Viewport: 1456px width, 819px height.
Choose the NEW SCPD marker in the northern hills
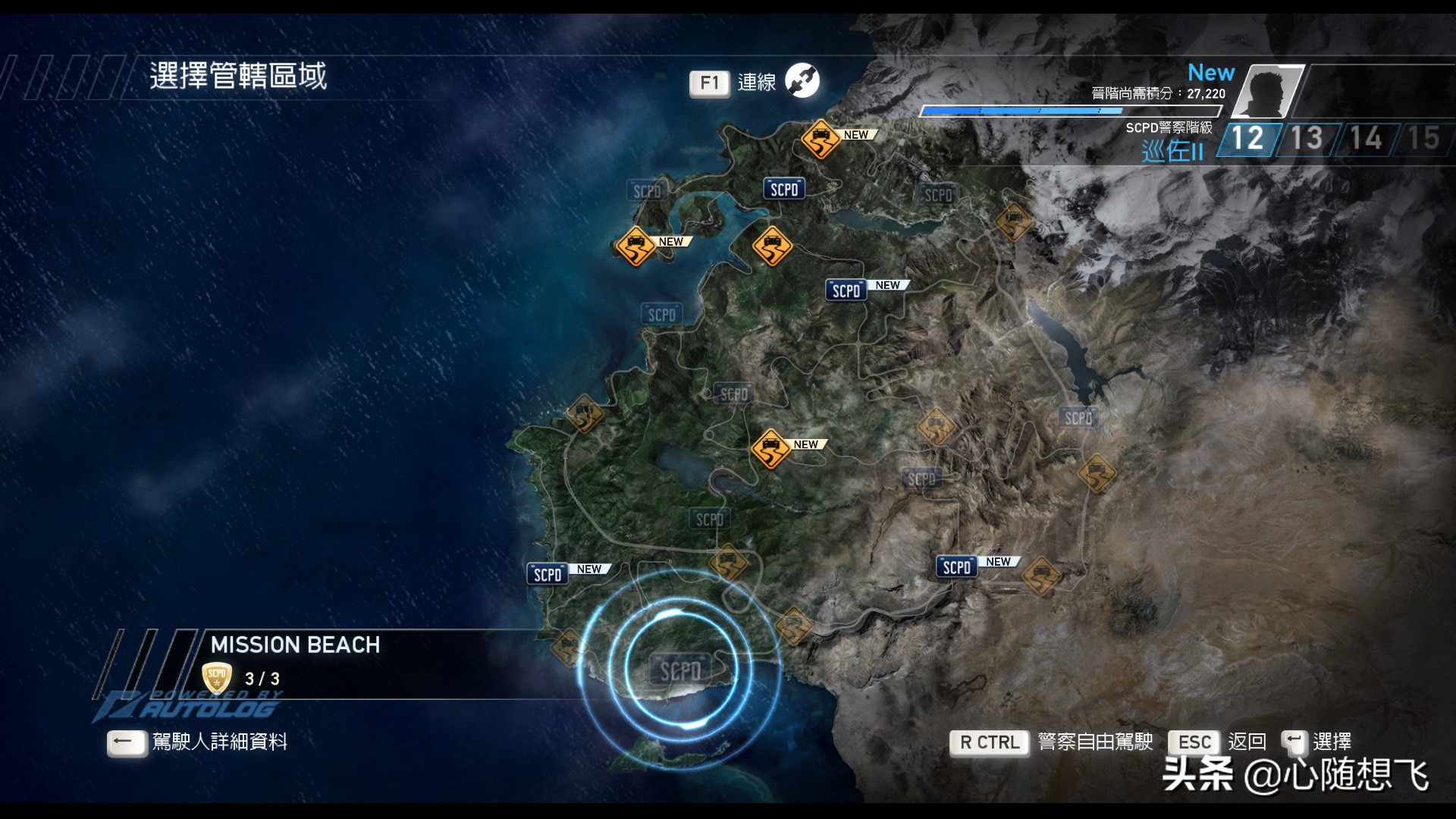click(846, 290)
